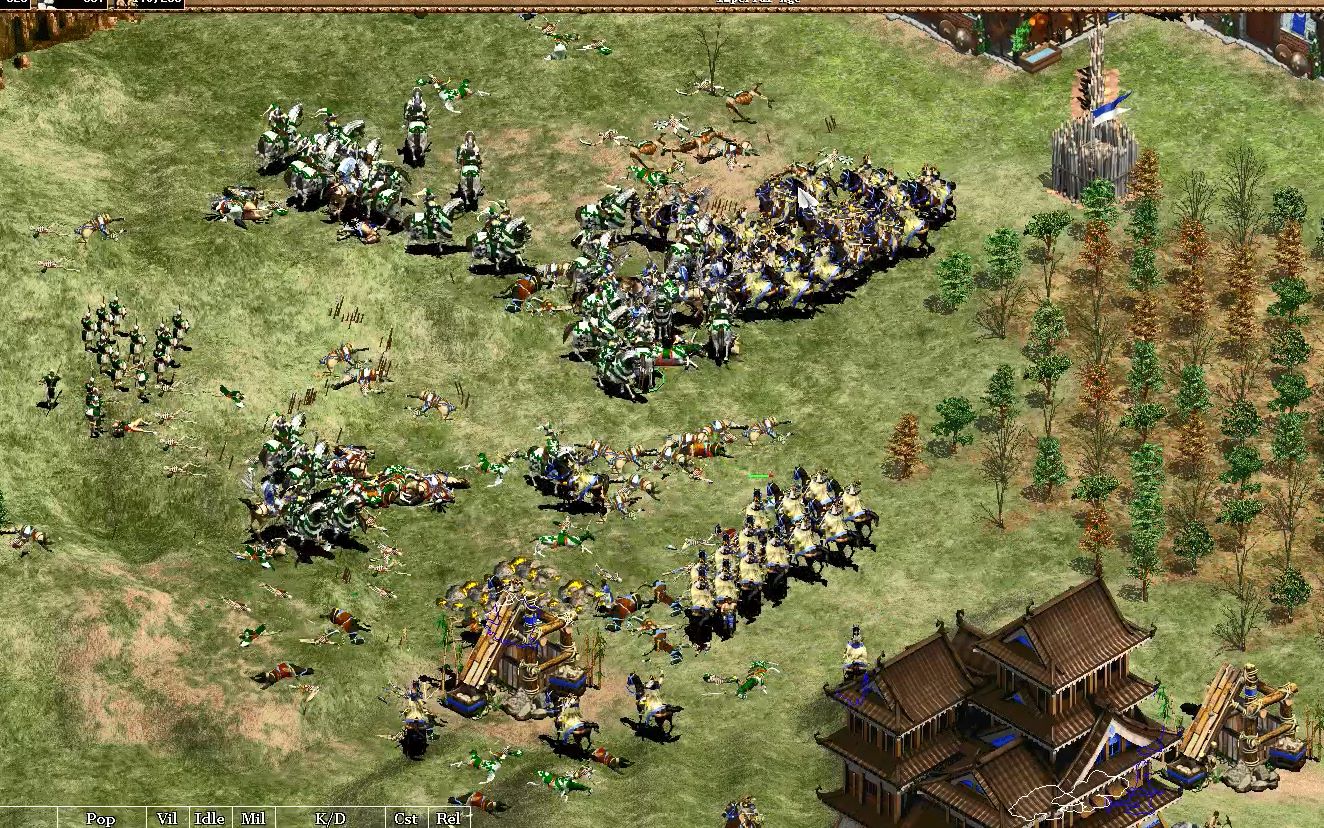Choose the Cst column header
Viewport: 1324px width, 828px height.
tap(406, 818)
